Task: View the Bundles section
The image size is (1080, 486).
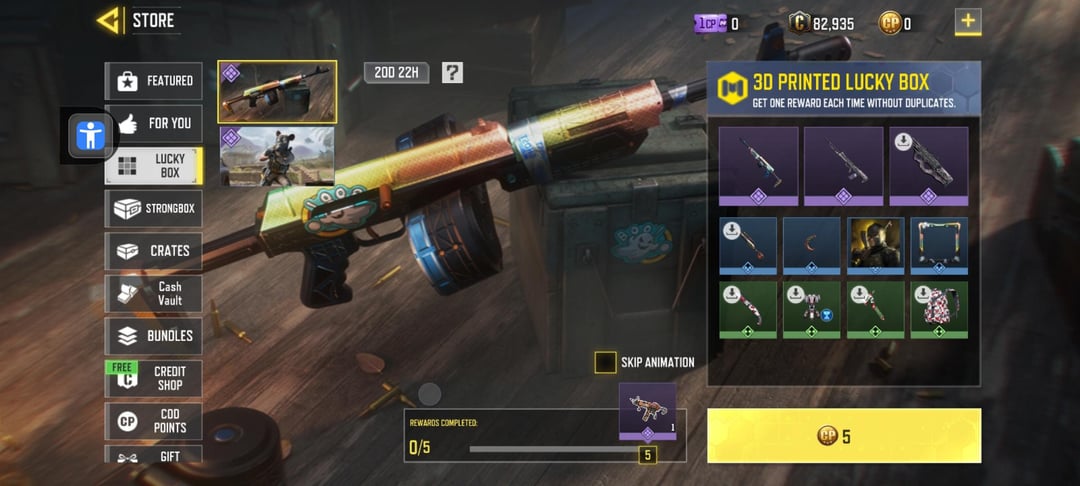Action: (154, 336)
